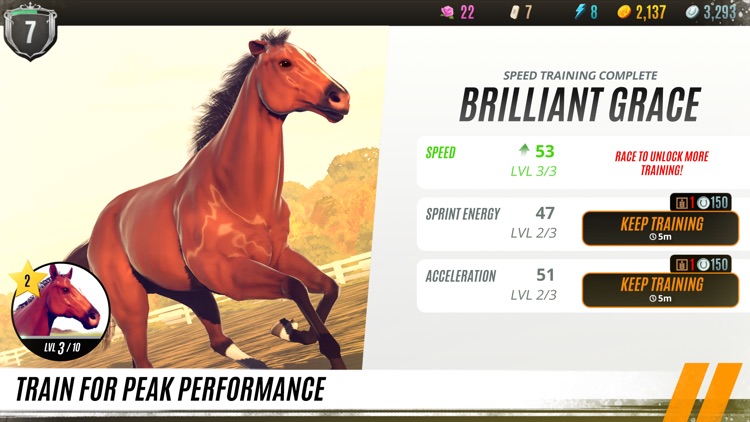Select the silver coin currency counter
The height and width of the screenshot is (422, 750).
pyautogui.click(x=711, y=12)
